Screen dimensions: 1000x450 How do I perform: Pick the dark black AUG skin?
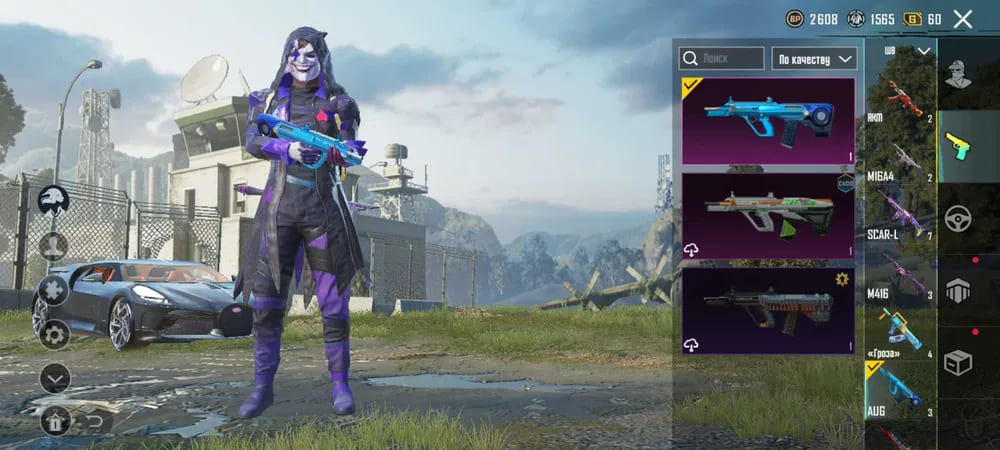(768, 310)
